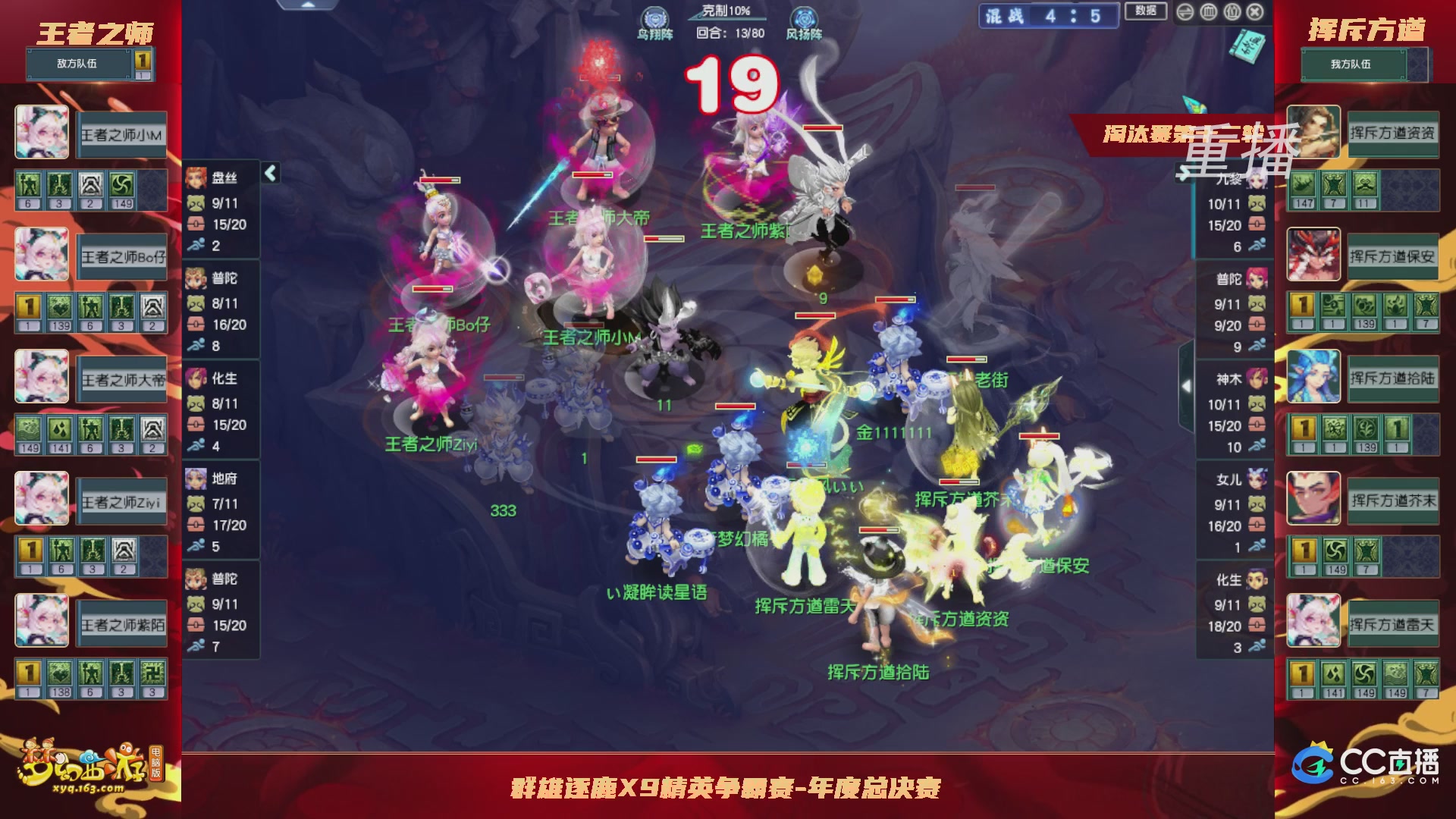Viewport: 1456px width, 819px height.
Task: Click the swap arrows toggle in the top-right toolbar
Action: pos(1185,11)
